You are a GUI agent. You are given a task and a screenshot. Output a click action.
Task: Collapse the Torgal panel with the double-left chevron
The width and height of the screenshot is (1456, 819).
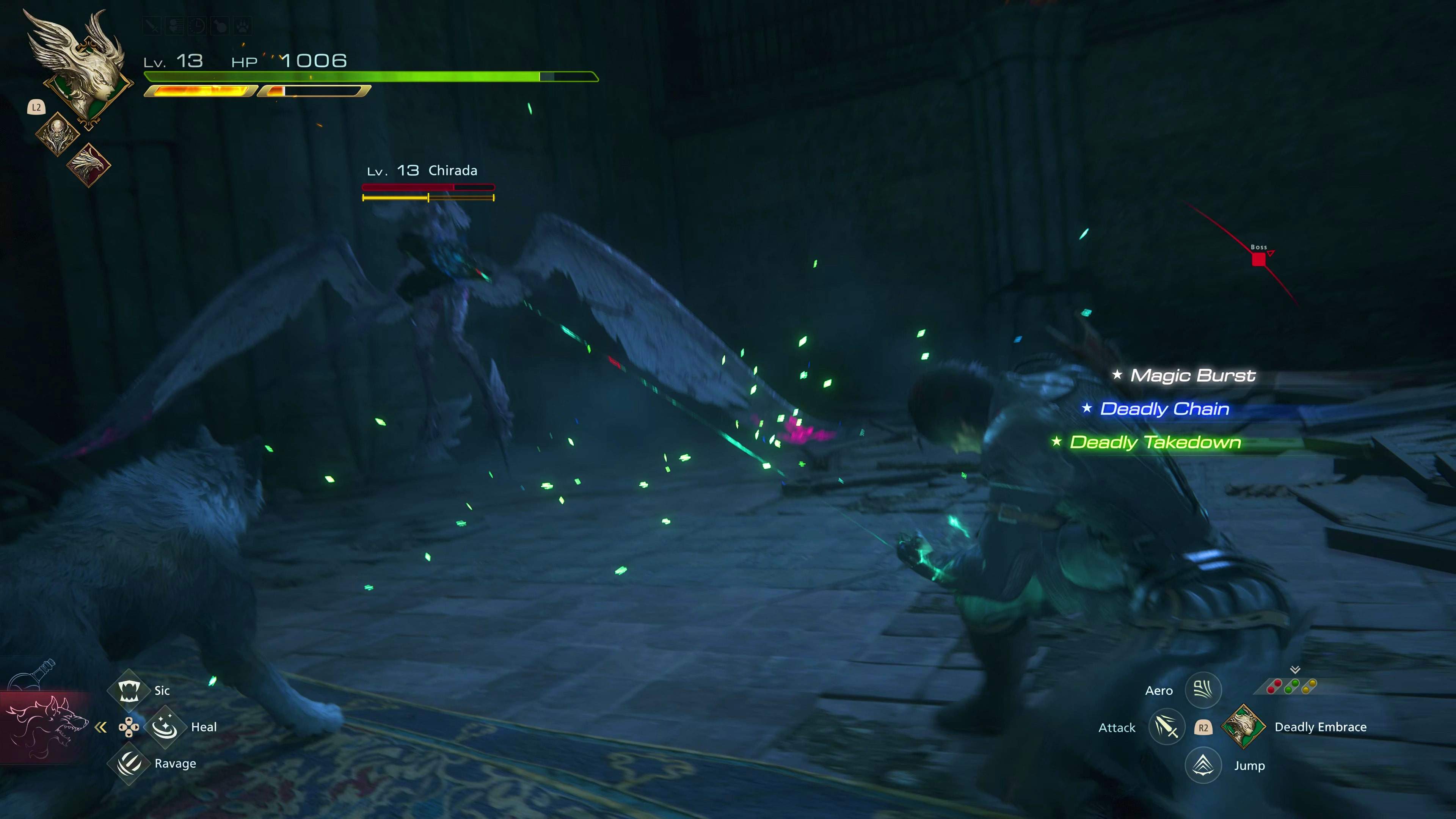click(102, 728)
